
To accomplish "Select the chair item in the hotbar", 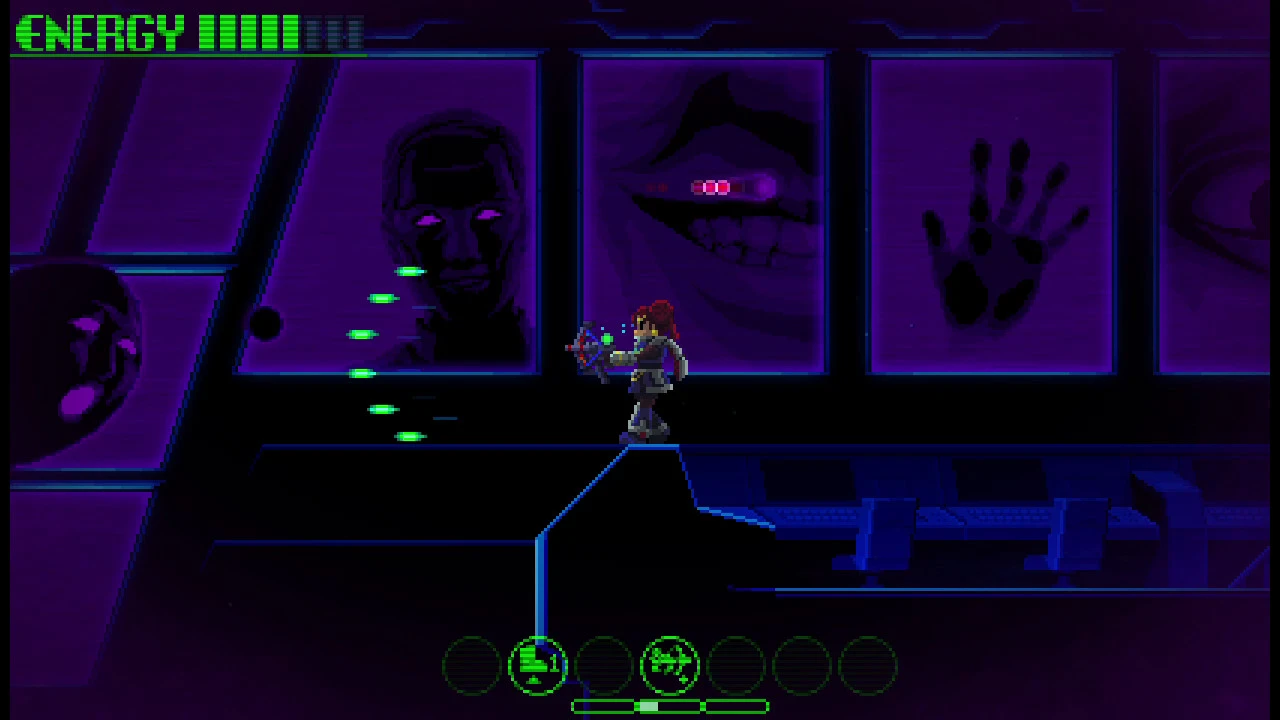I will click(x=538, y=663).
